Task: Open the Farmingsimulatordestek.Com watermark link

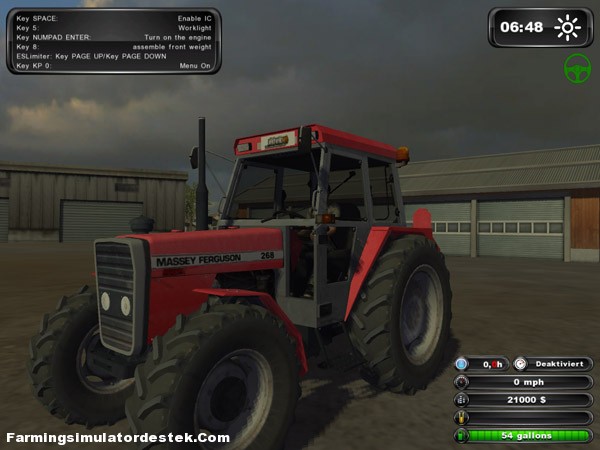Action: point(118,438)
